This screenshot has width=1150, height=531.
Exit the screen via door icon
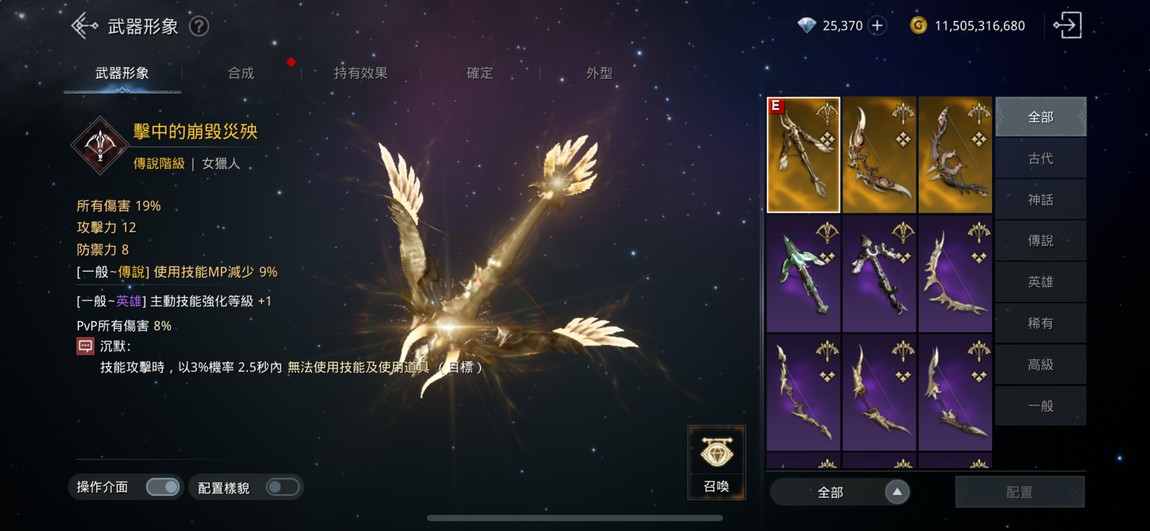[x=1067, y=26]
